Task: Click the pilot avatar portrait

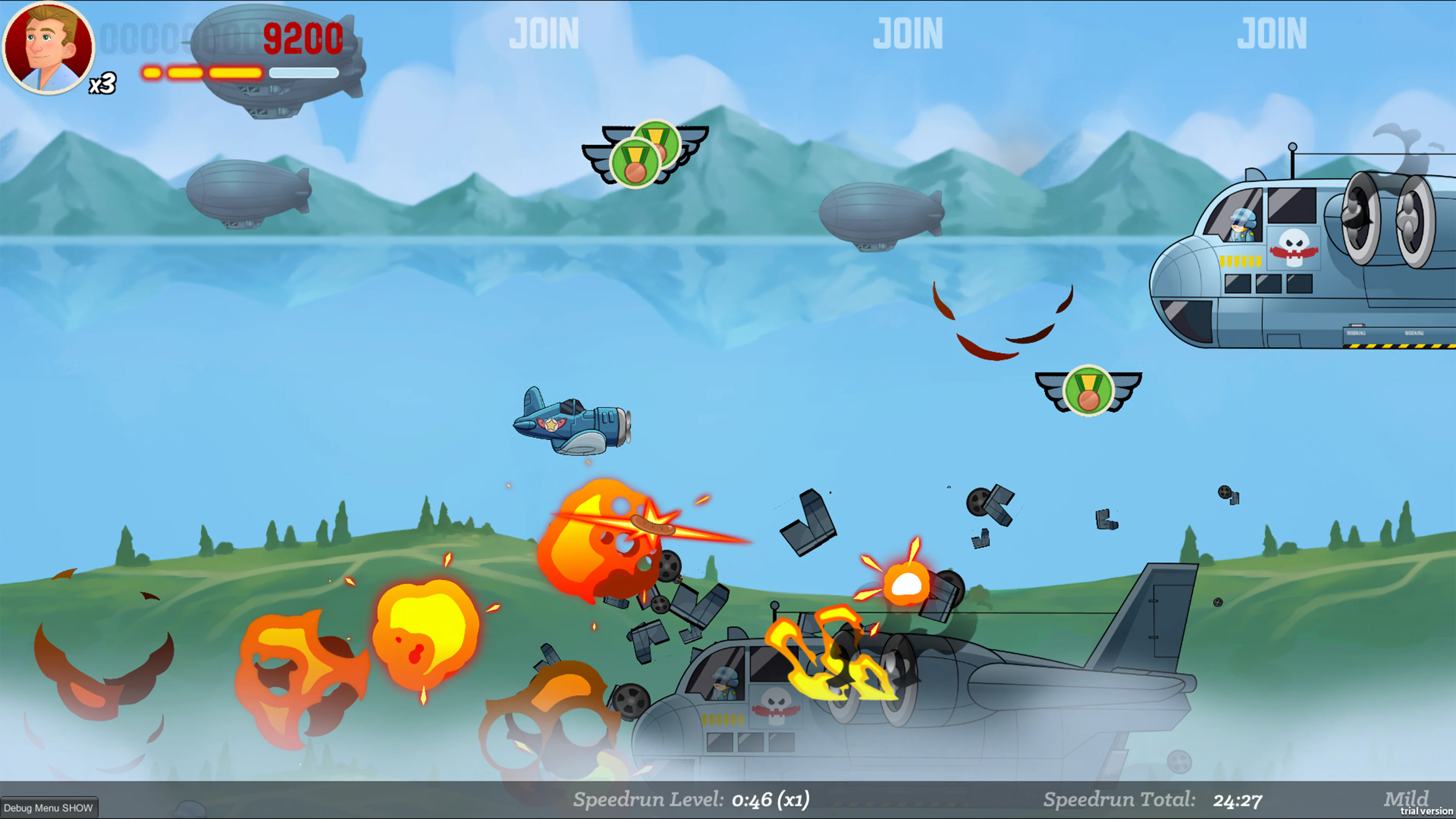Action: coord(48,48)
